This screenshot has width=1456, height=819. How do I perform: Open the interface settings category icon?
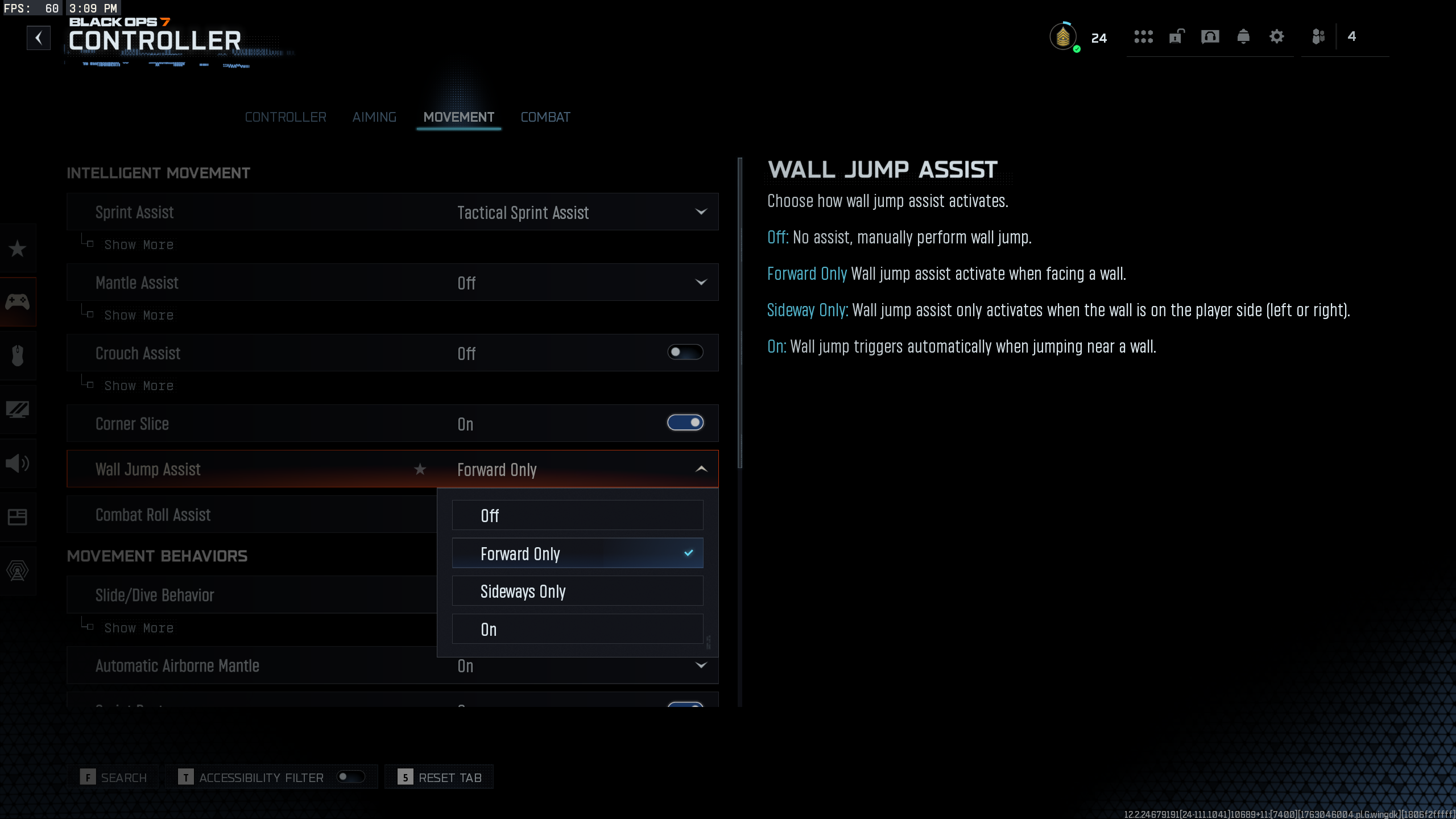point(18,517)
